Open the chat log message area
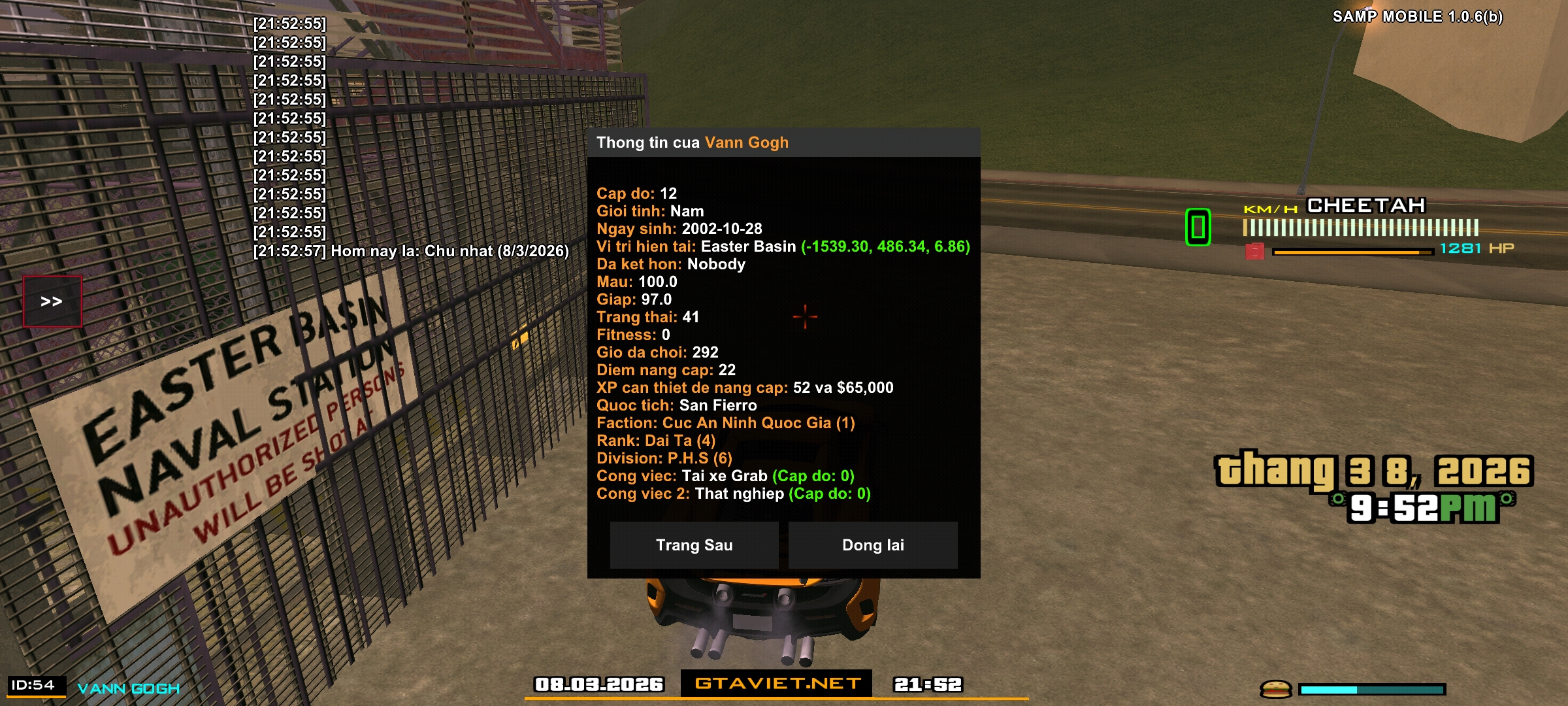Screen dimensions: 1568x706 410,137
